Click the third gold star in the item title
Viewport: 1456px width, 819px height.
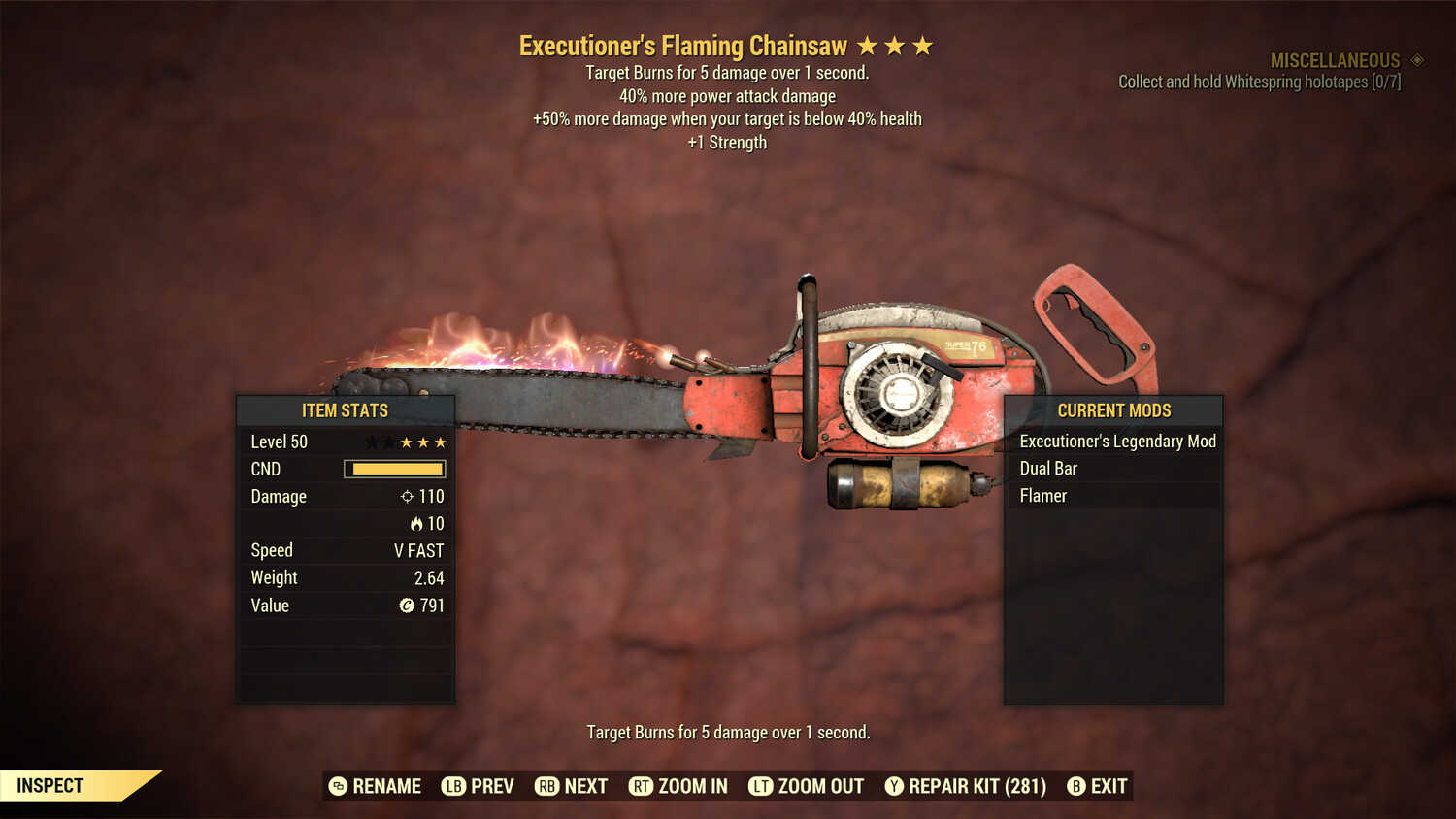pos(924,45)
